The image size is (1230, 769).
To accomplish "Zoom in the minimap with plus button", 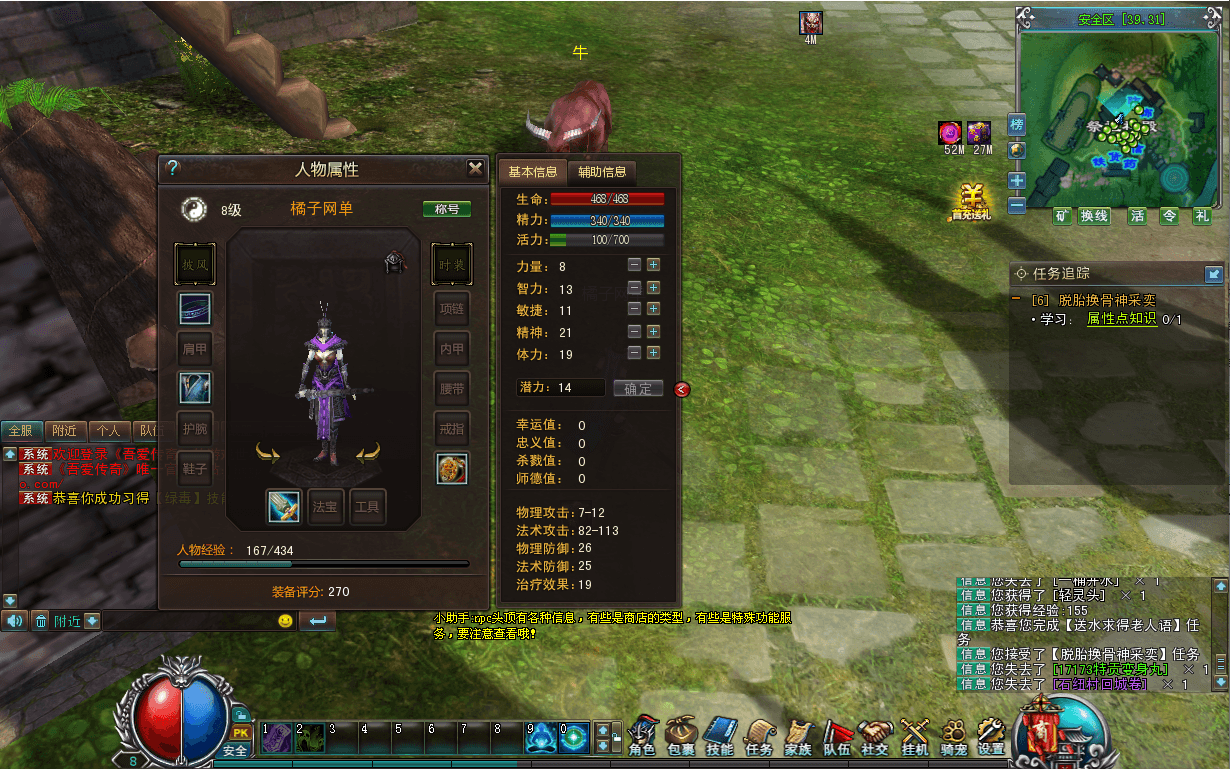I will pos(1017,181).
